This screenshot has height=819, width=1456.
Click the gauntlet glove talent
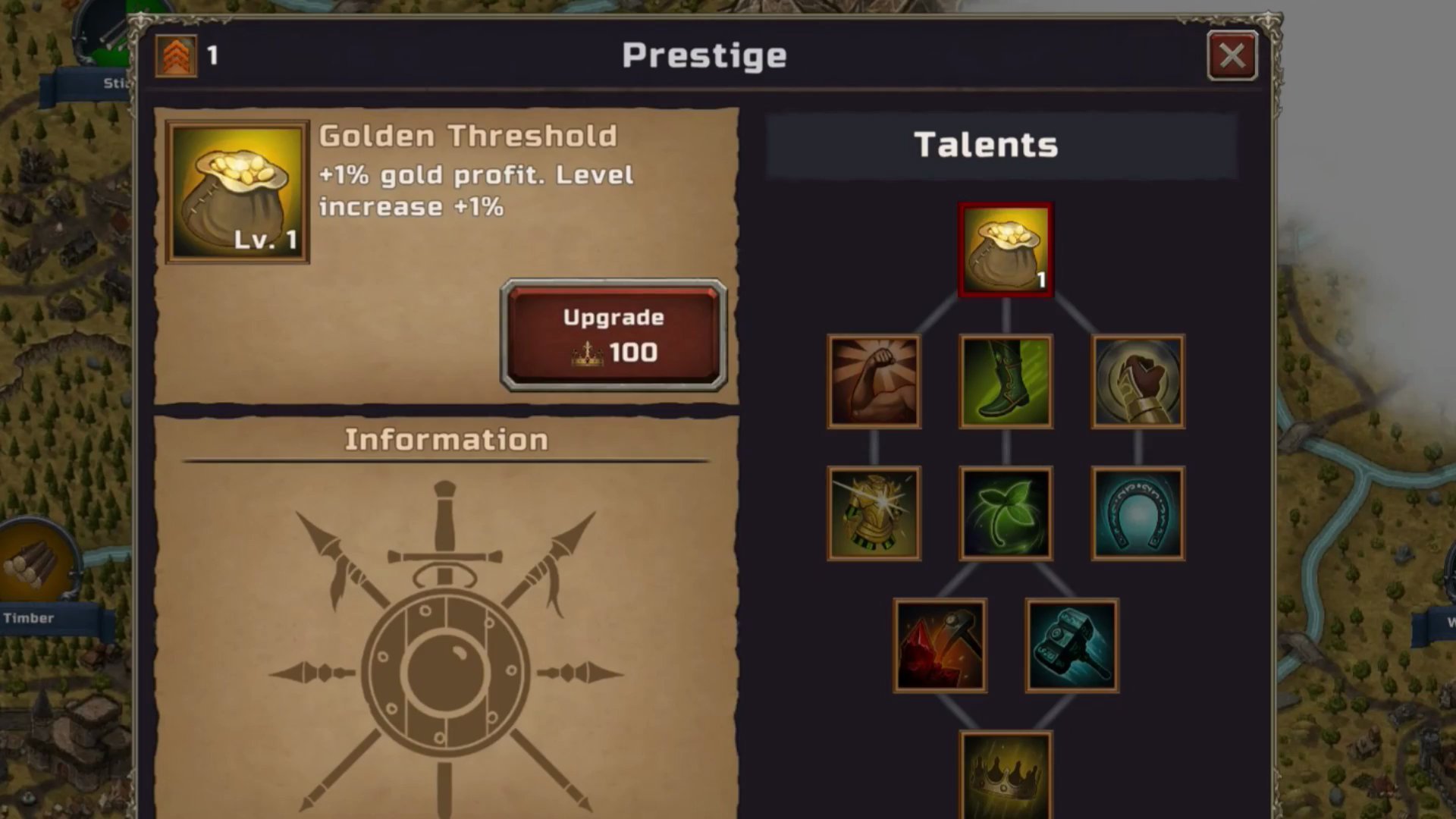click(1137, 381)
